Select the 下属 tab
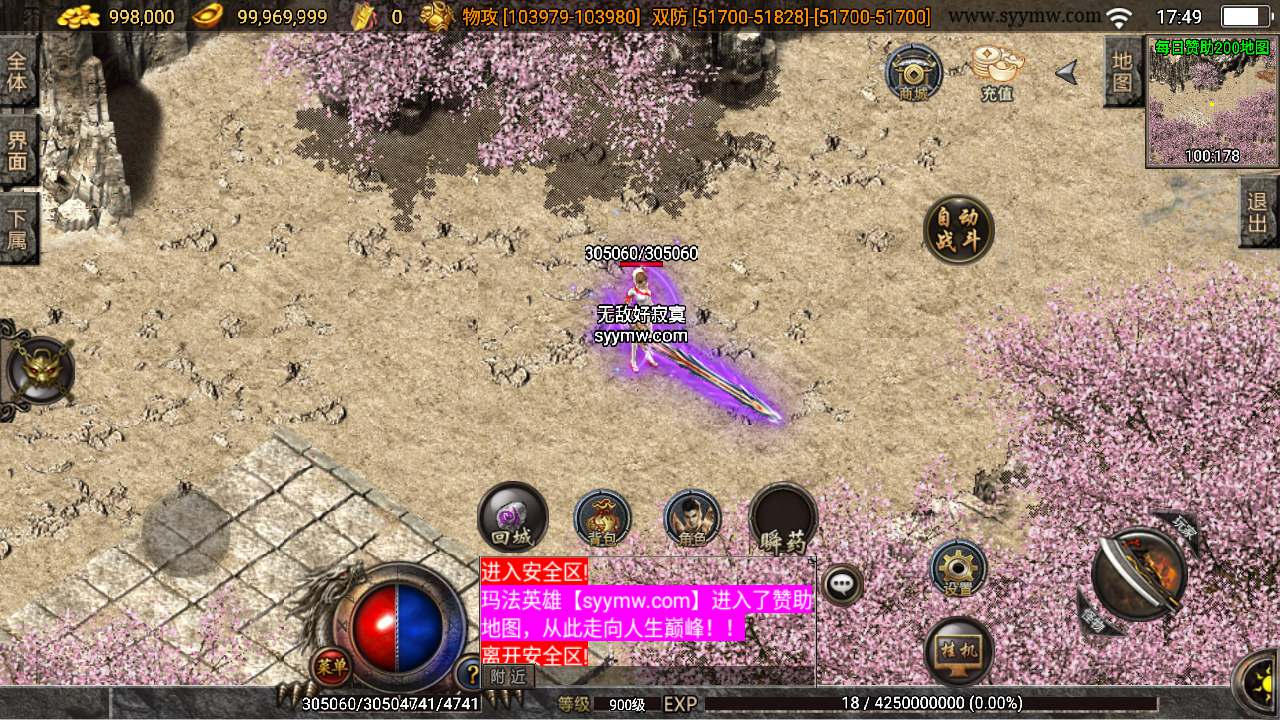 17,229
